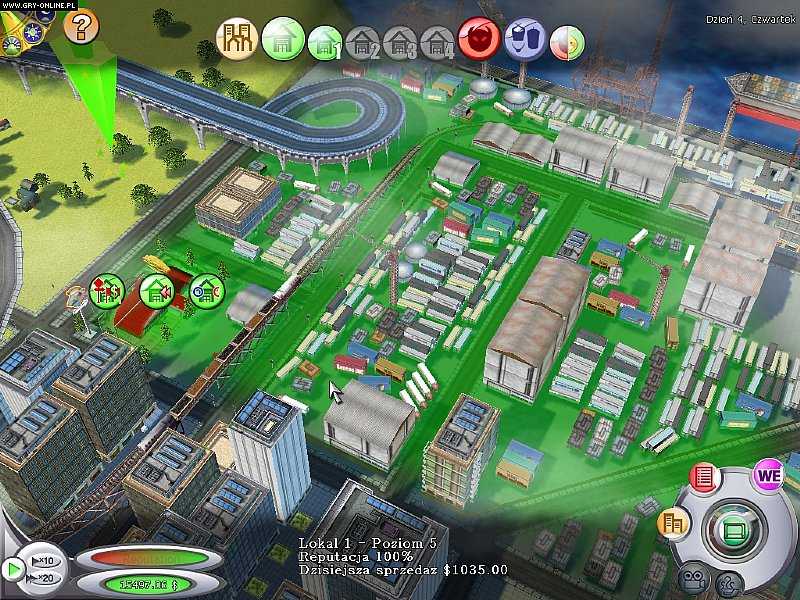800x600 pixels.
Task: Click the large green house icon
Action: [282, 40]
